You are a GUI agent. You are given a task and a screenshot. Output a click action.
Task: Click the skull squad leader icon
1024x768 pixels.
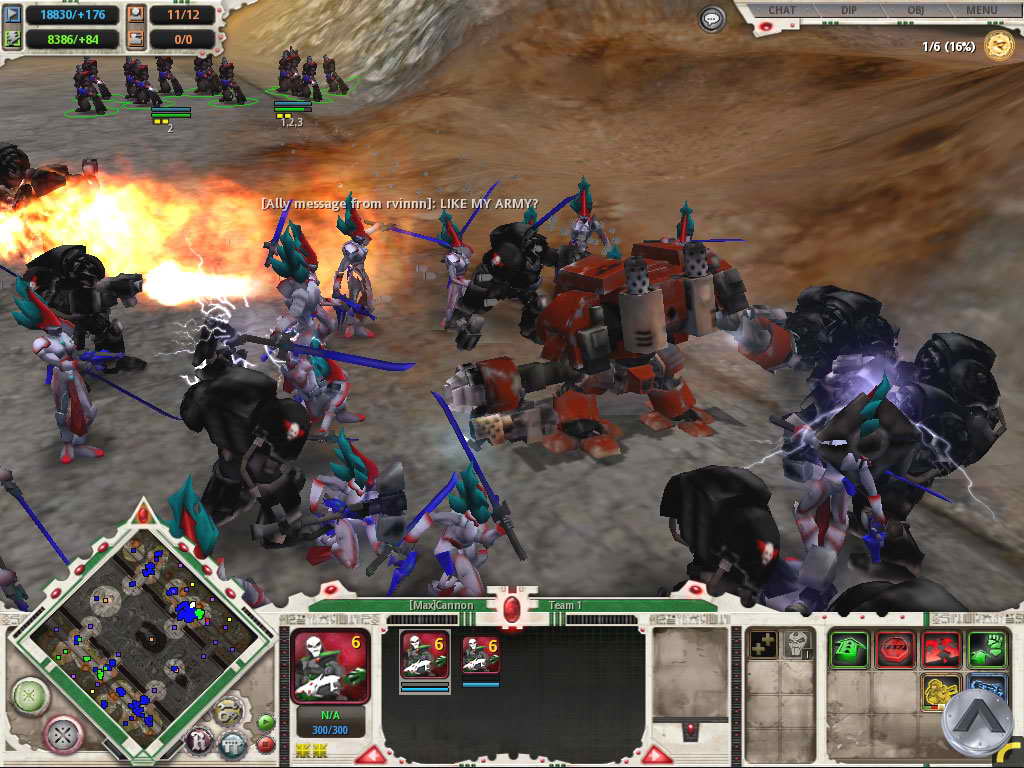(796, 645)
